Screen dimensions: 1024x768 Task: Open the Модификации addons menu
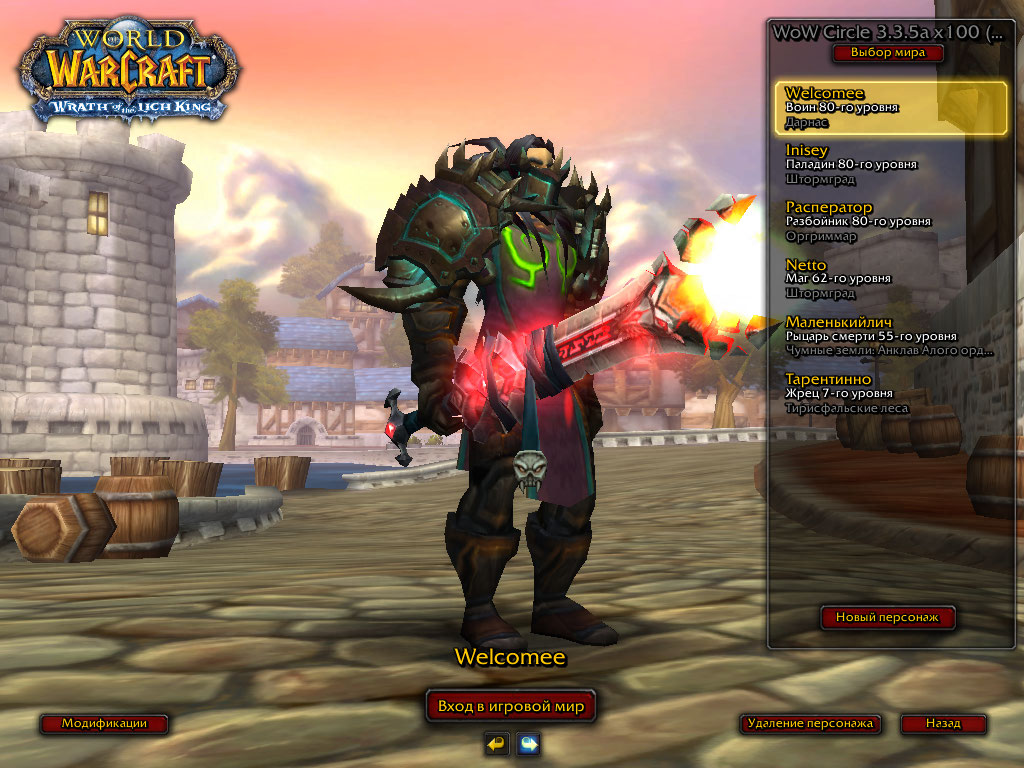pos(104,723)
